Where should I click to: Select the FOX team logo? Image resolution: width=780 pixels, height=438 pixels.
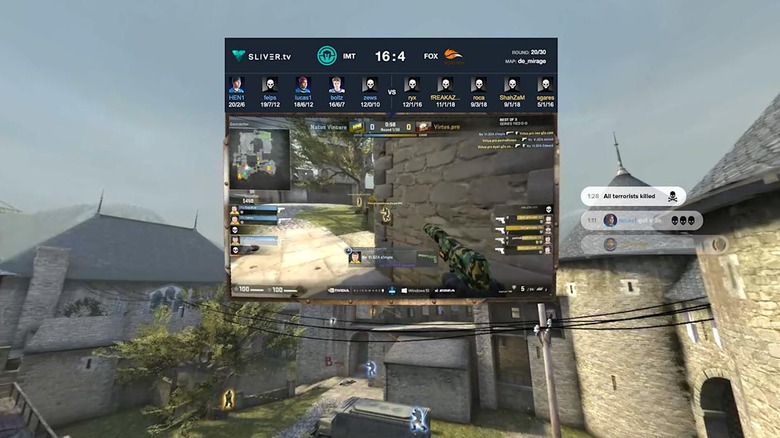(453, 56)
